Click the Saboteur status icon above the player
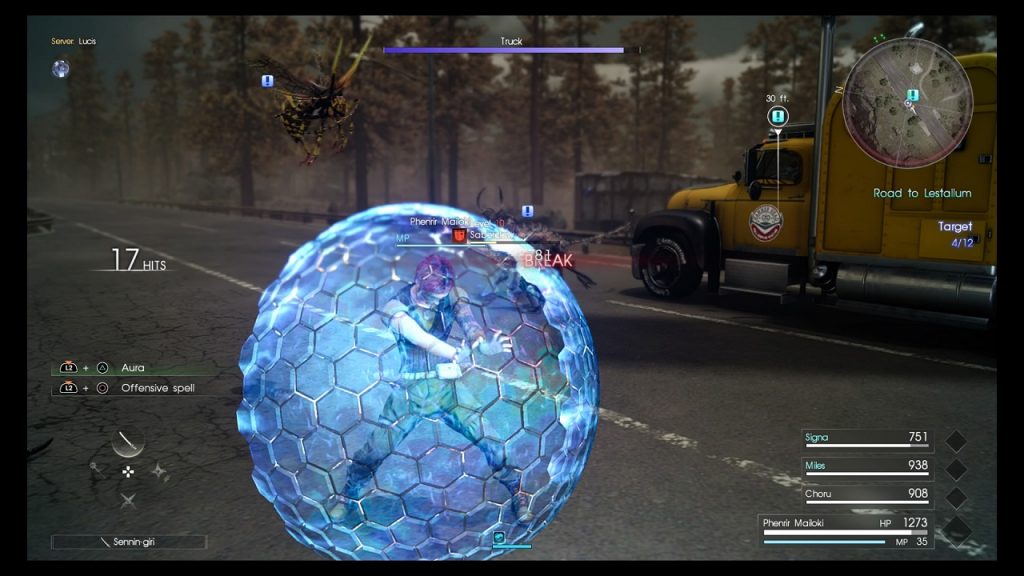Viewport: 1024px width, 576px height. pos(460,236)
